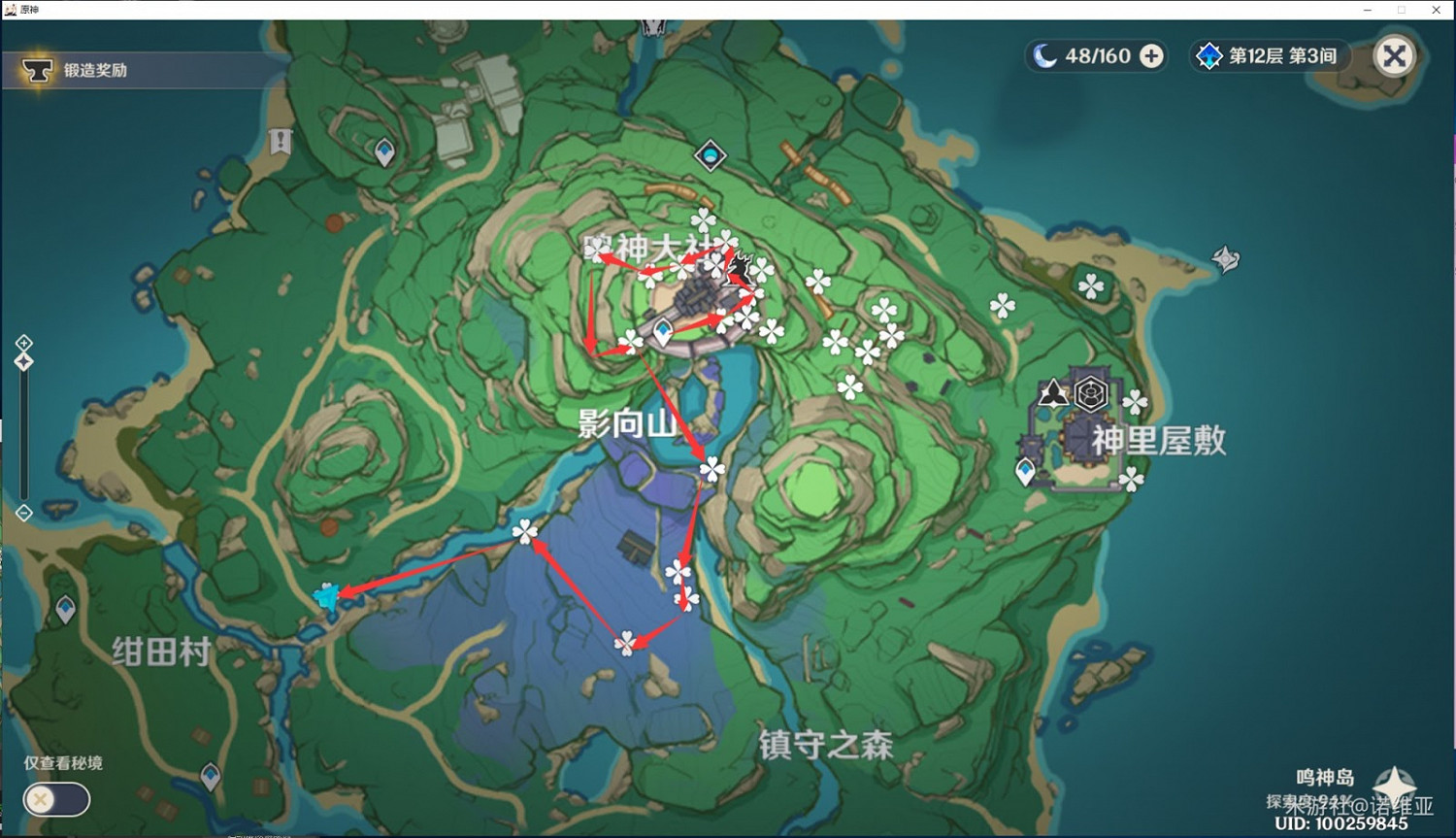The image size is (1456, 838).
Task: Click the teleport waypoint below 鸣神大社
Action: tap(663, 331)
